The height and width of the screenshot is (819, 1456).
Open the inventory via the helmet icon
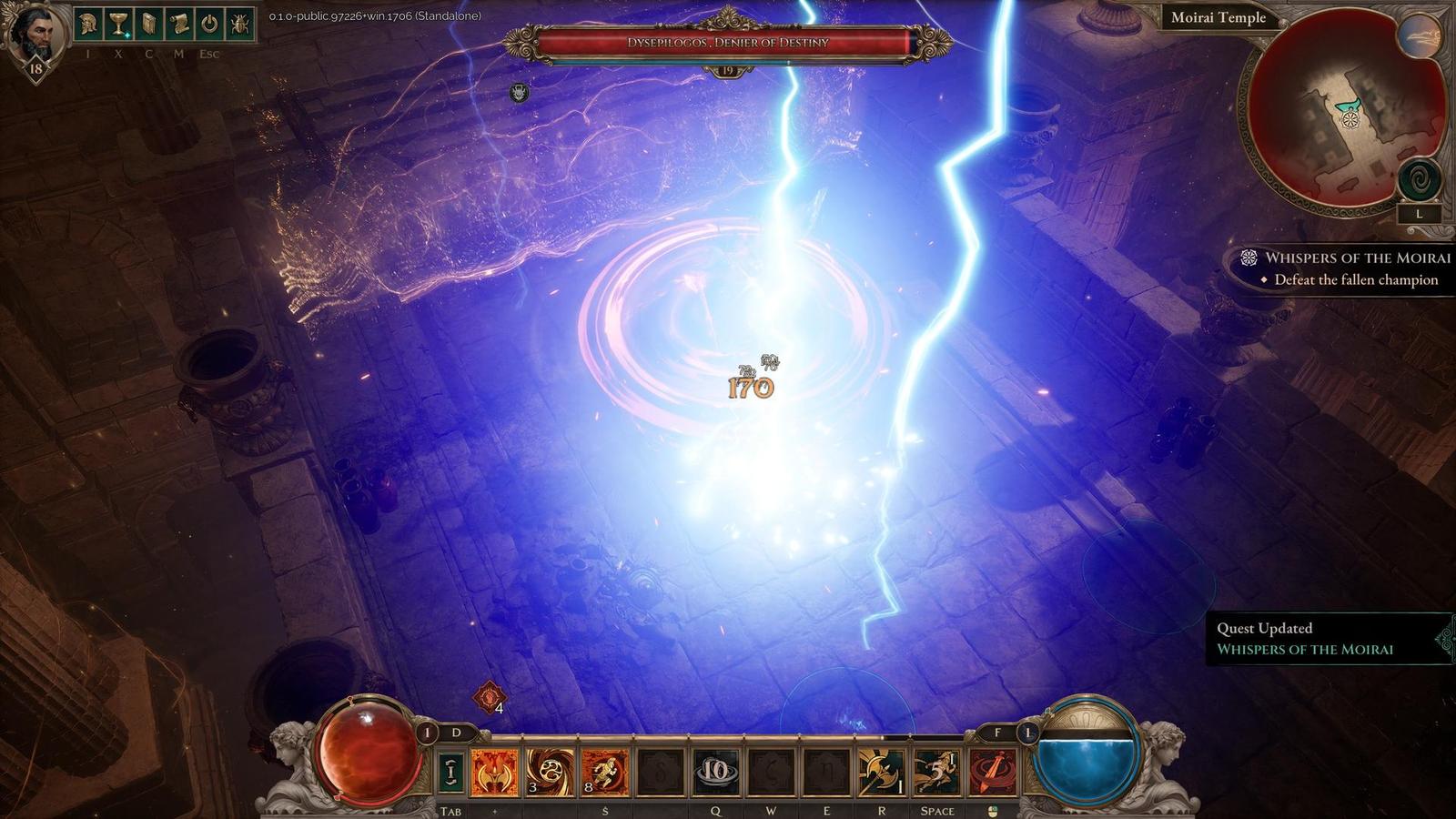tap(88, 25)
